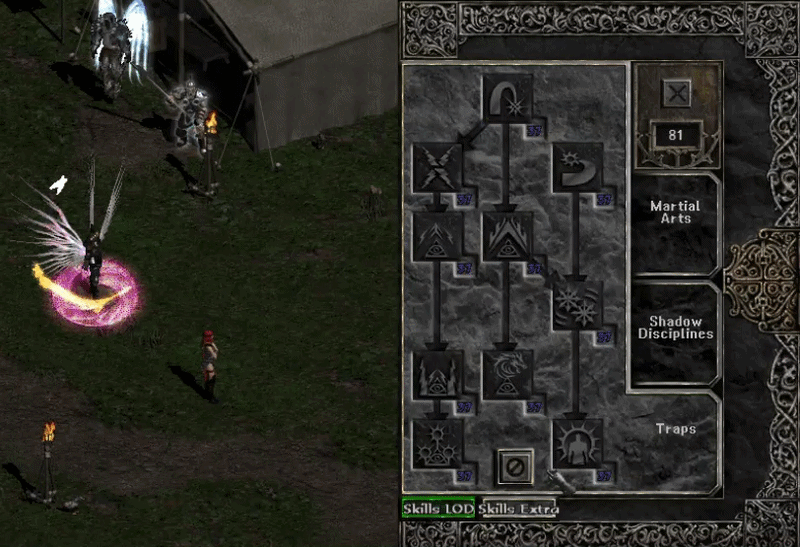Select the Fire Blast skill icon
This screenshot has width=800, height=547.
(x=508, y=100)
